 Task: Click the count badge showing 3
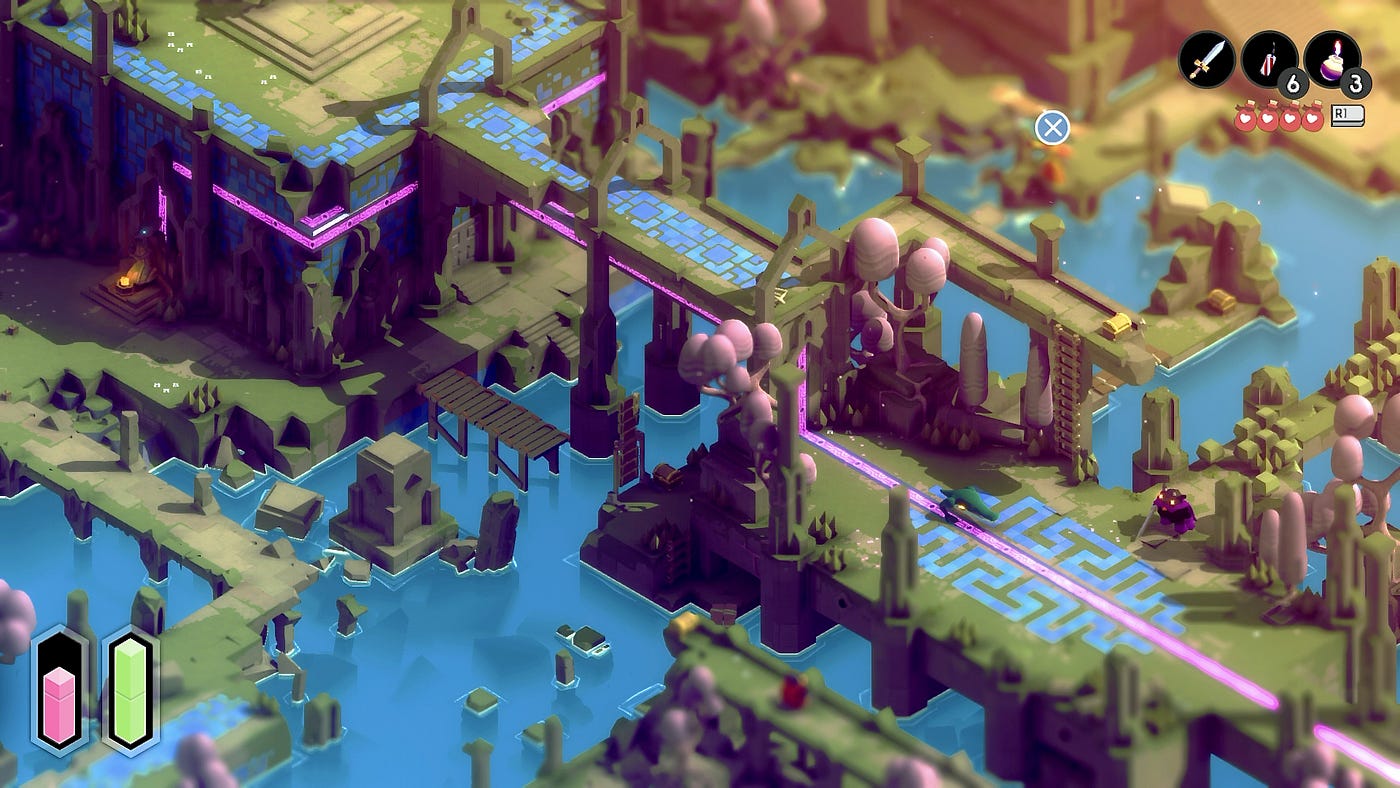[1358, 82]
